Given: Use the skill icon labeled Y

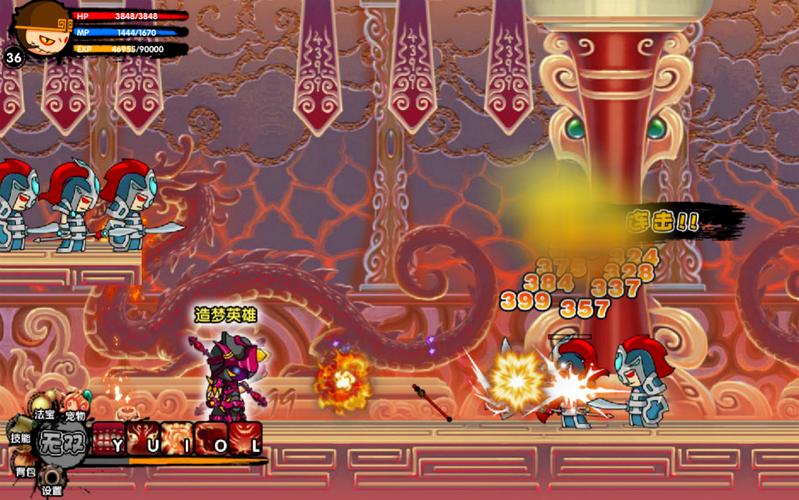Looking at the screenshot, I should (108, 438).
